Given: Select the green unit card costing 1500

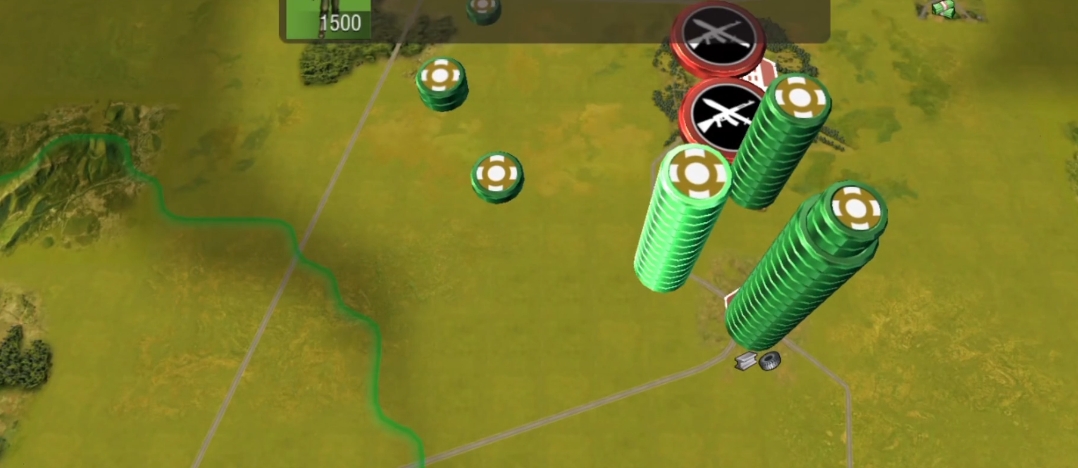Looking at the screenshot, I should (x=328, y=19).
